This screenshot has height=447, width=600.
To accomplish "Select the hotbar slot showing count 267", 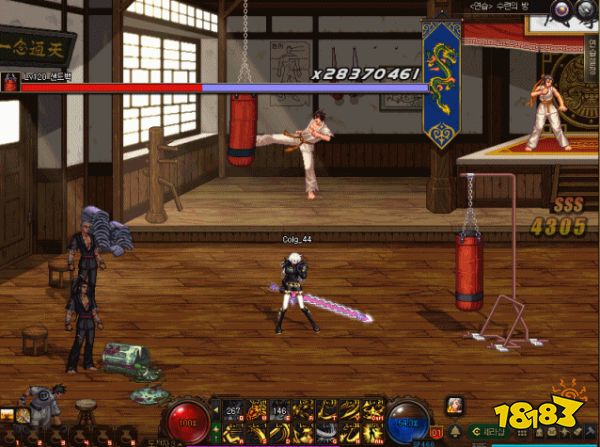I will tap(233, 411).
